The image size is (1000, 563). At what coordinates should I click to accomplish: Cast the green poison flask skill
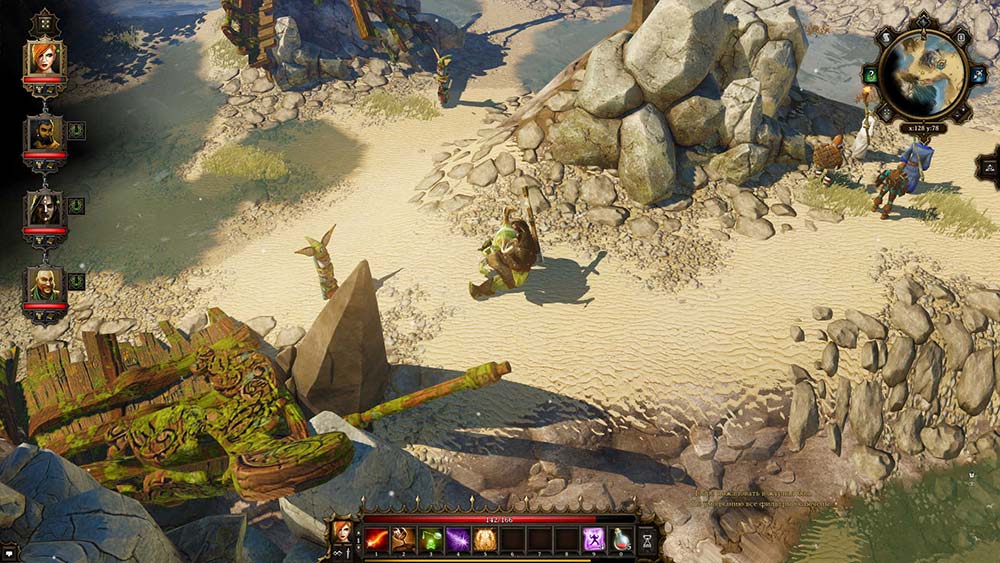pos(431,540)
